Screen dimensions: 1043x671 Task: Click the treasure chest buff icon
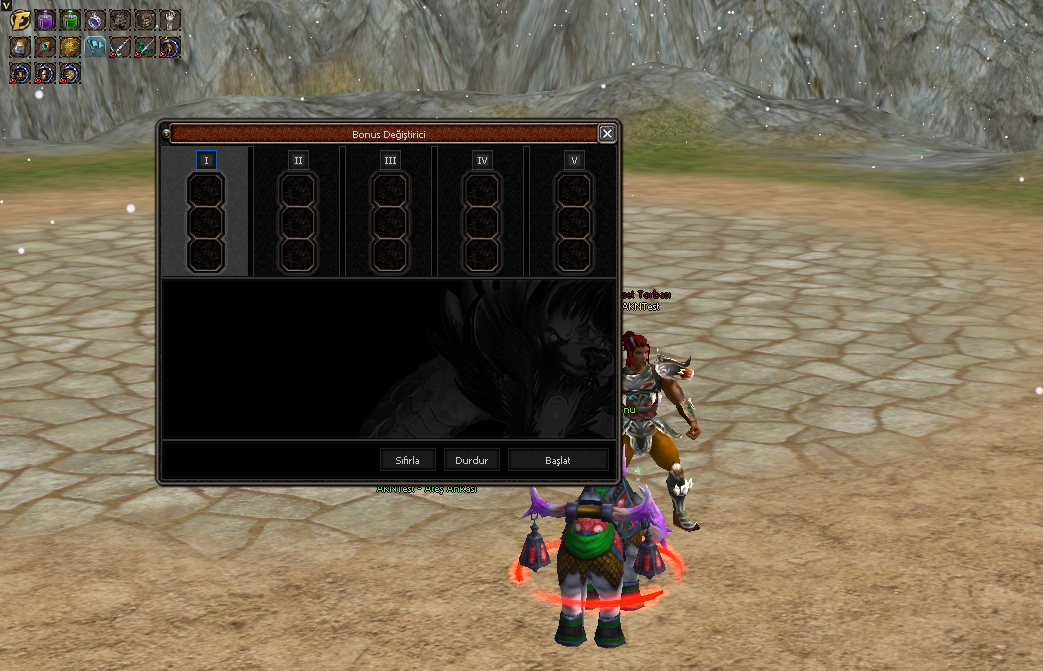tap(145, 19)
